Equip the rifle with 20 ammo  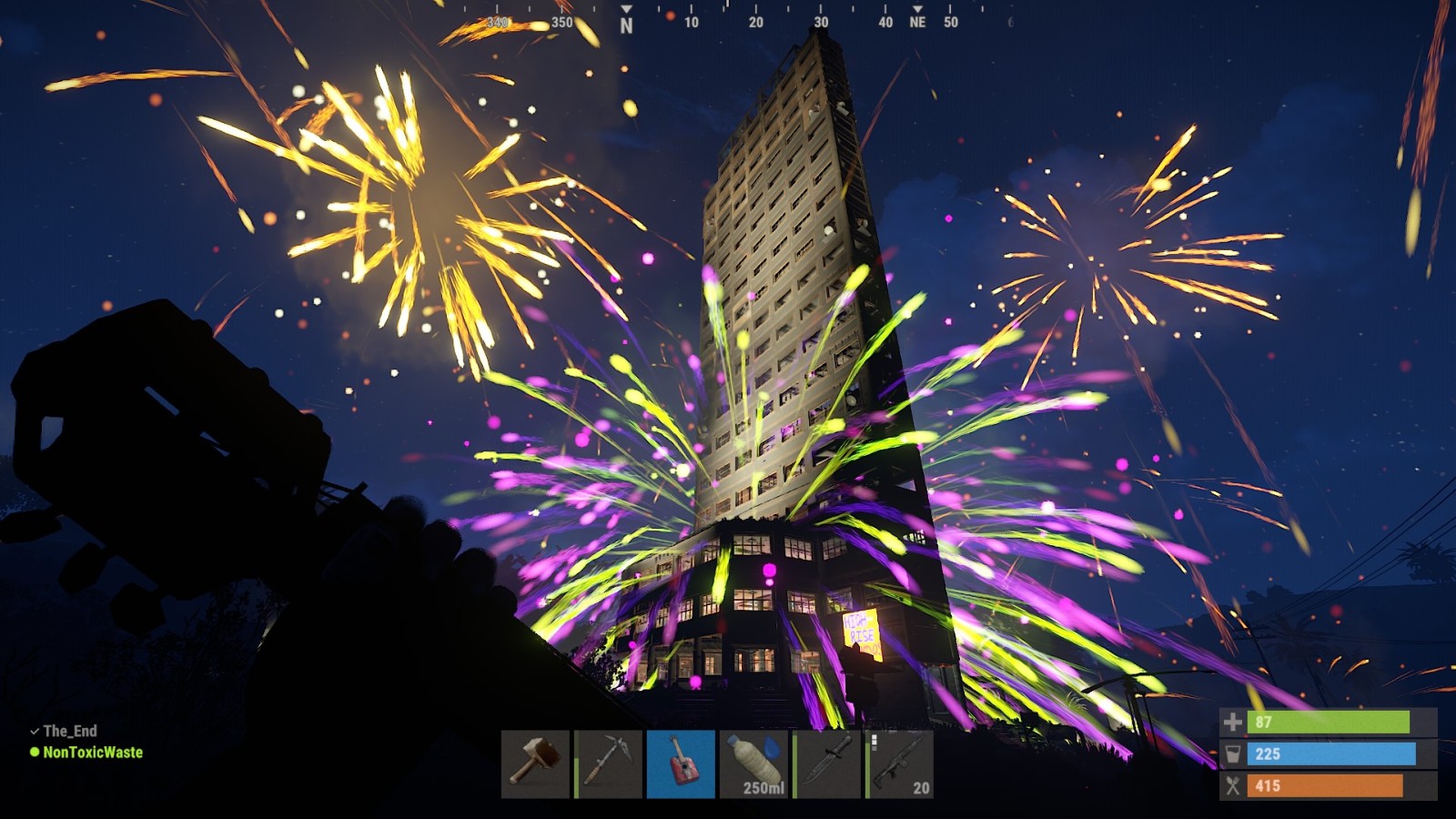[x=899, y=764]
